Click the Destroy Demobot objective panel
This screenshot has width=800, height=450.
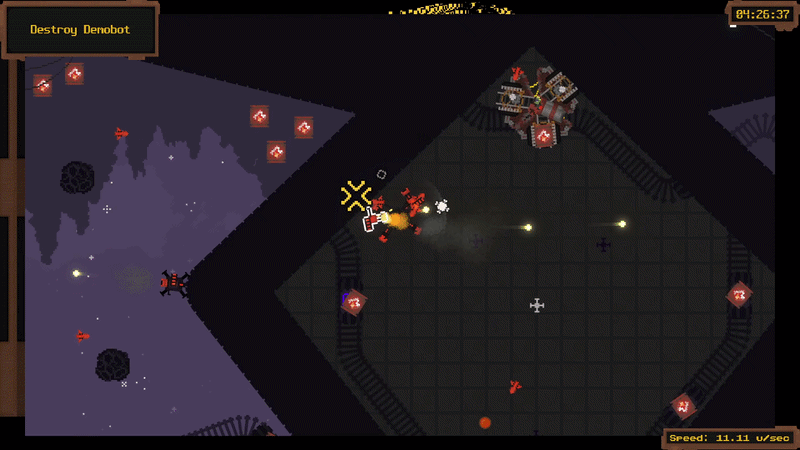pos(80,30)
